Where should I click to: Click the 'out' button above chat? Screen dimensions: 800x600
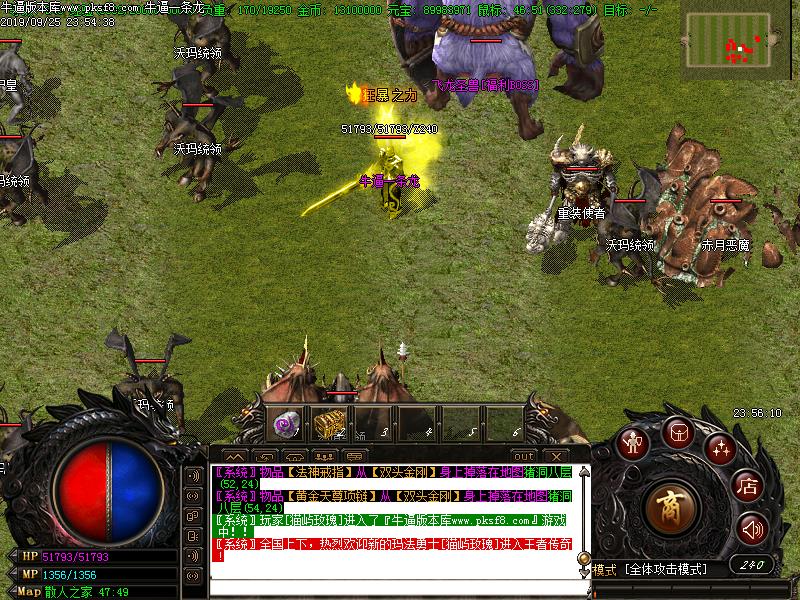point(523,456)
